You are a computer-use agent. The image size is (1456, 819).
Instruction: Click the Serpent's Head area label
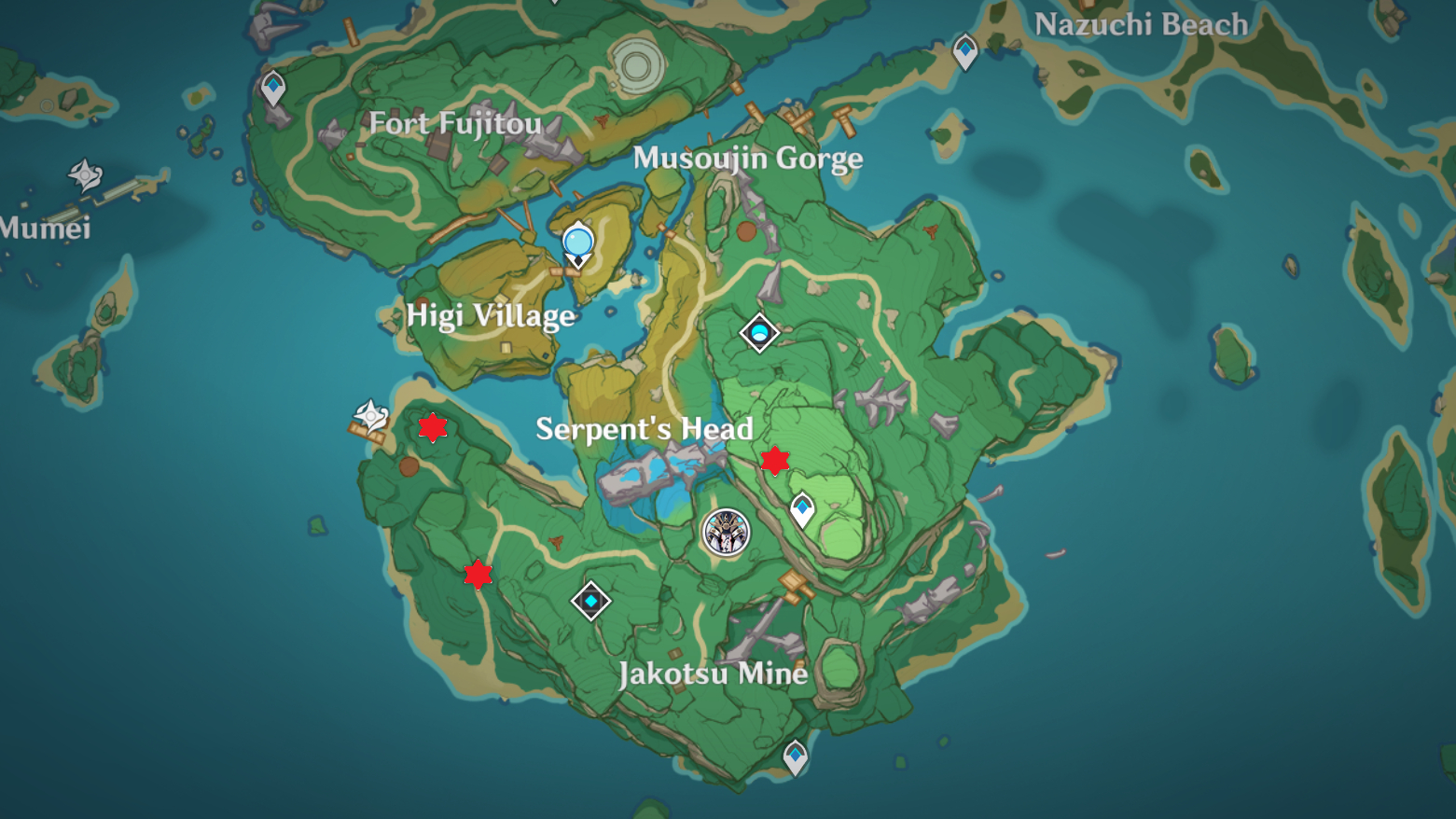pyautogui.click(x=645, y=430)
